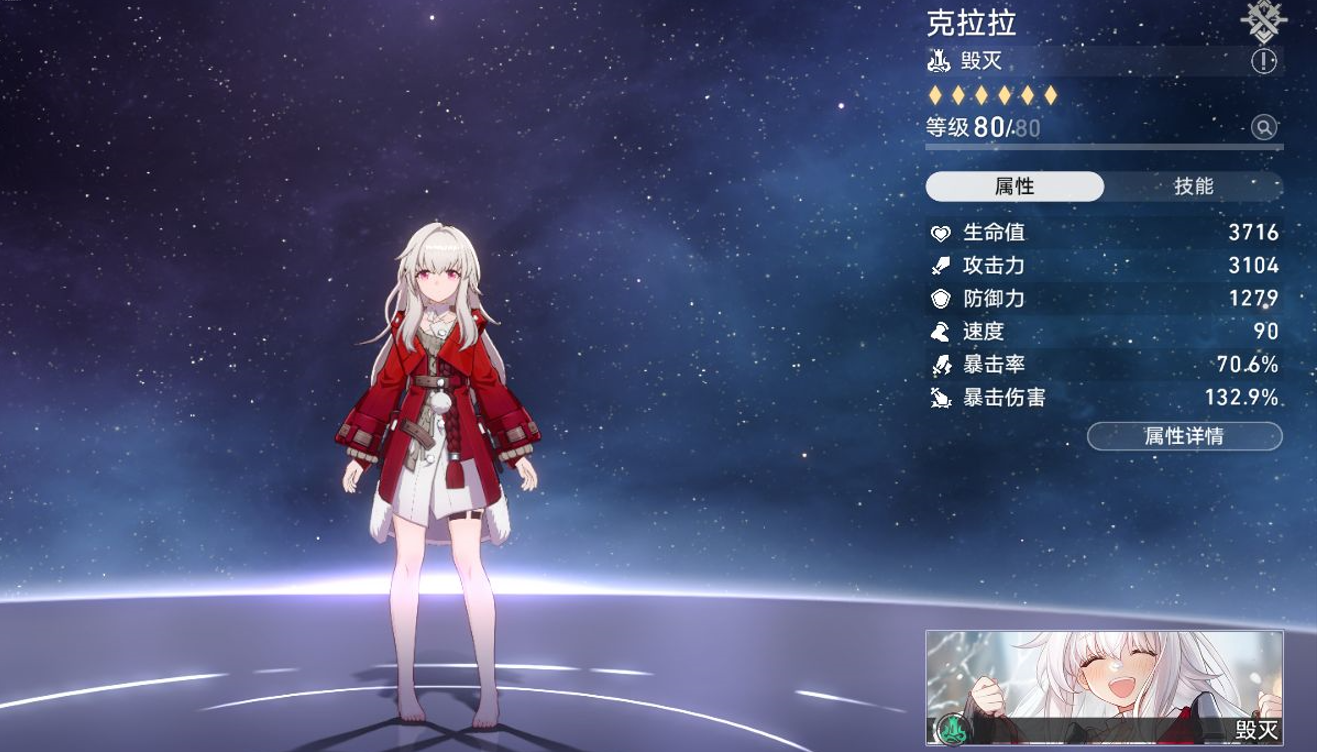Click the last star in the rarity row
Viewport: 1317px width, 752px height.
[x=1051, y=96]
